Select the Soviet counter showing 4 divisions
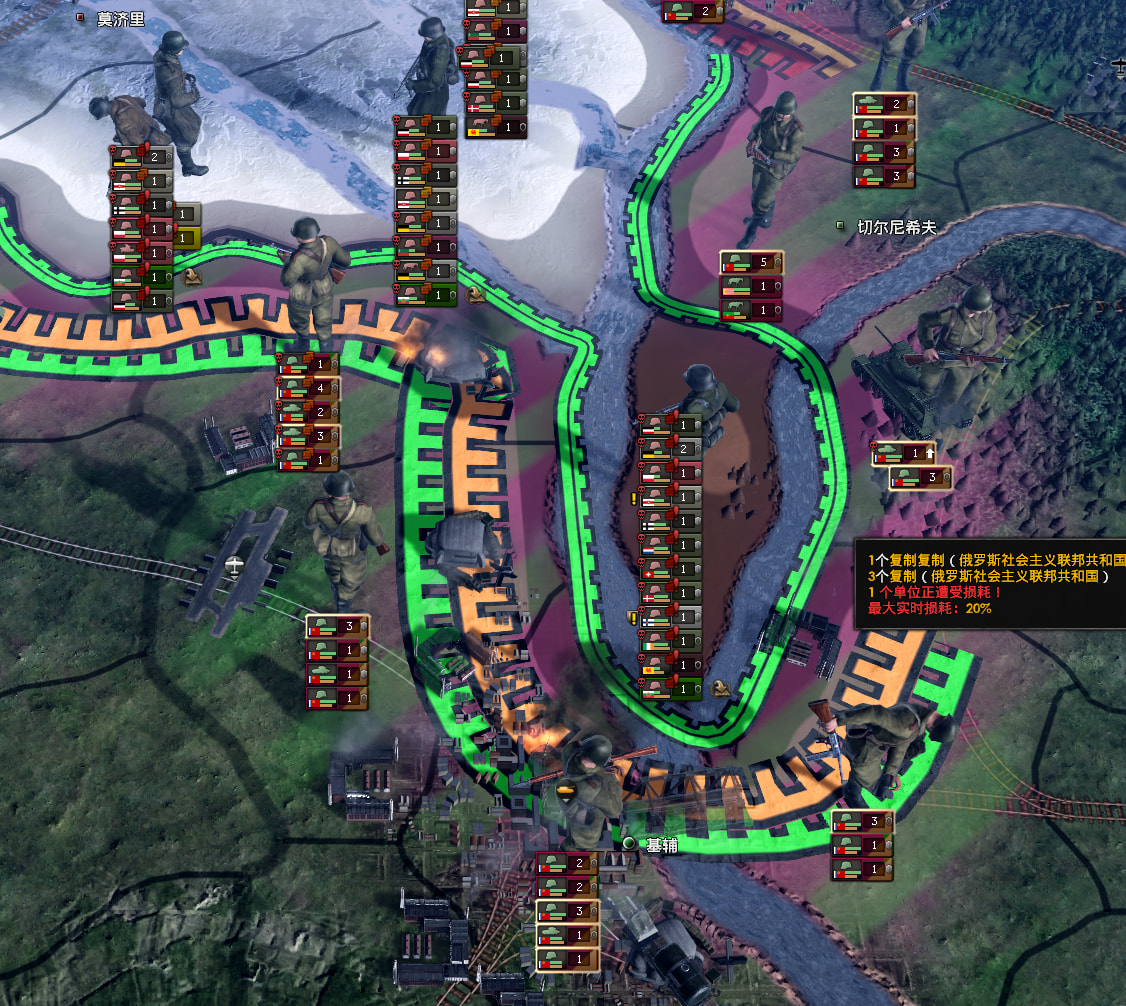The width and height of the screenshot is (1126, 1006). pyautogui.click(x=308, y=387)
